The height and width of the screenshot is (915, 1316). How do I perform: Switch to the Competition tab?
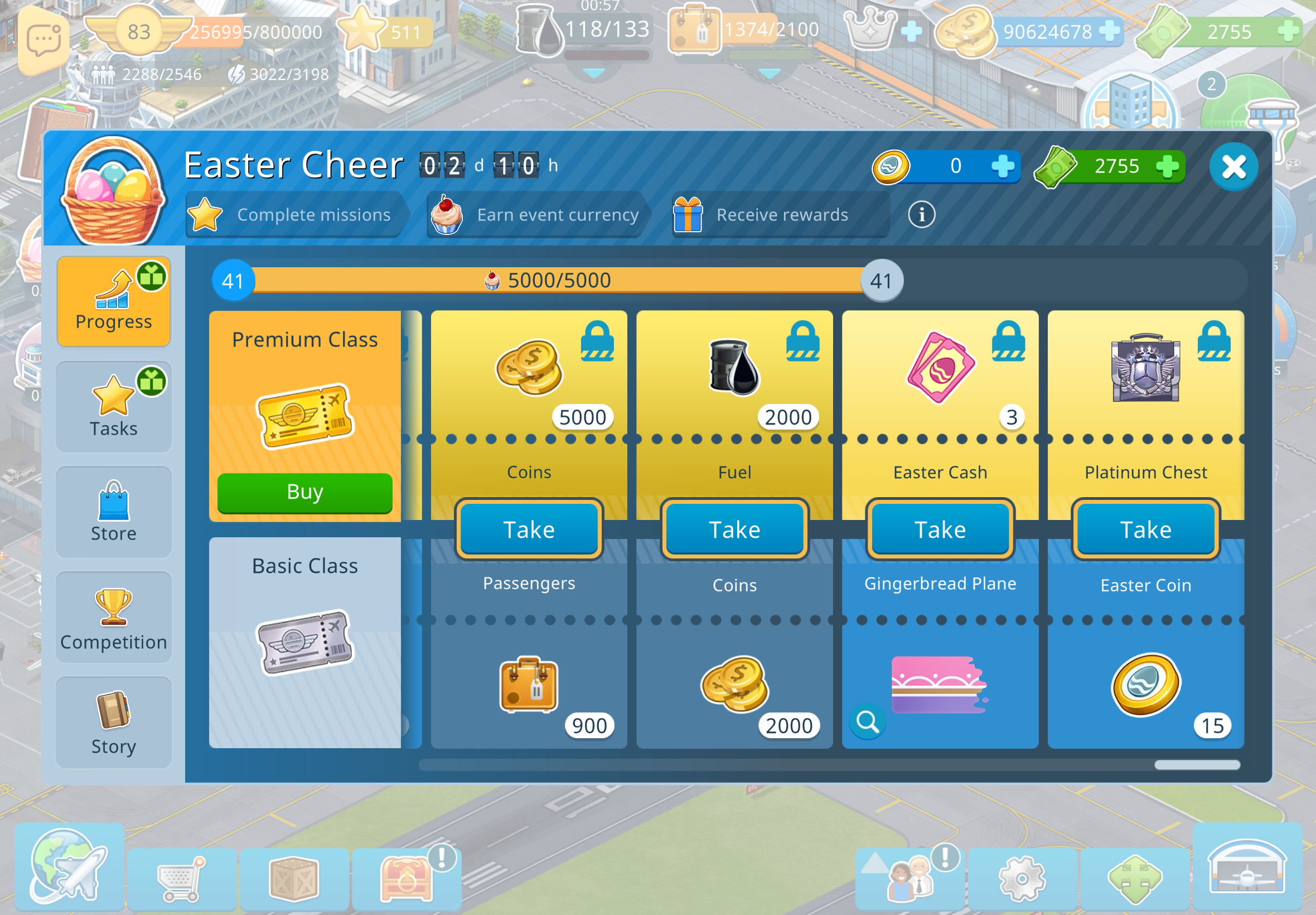click(113, 618)
